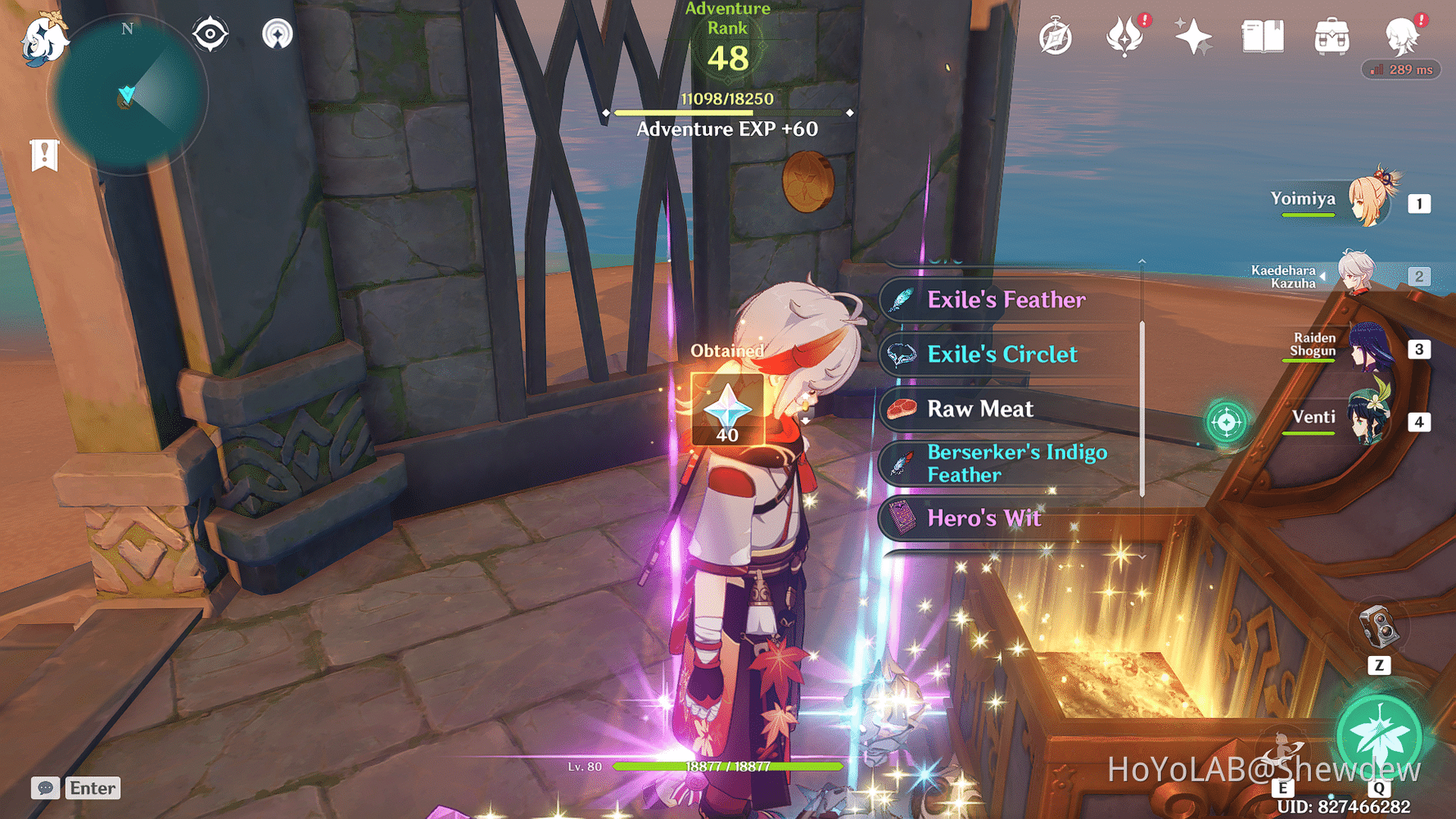Select the tracking waypoint icon beside the minimap

coord(210,34)
